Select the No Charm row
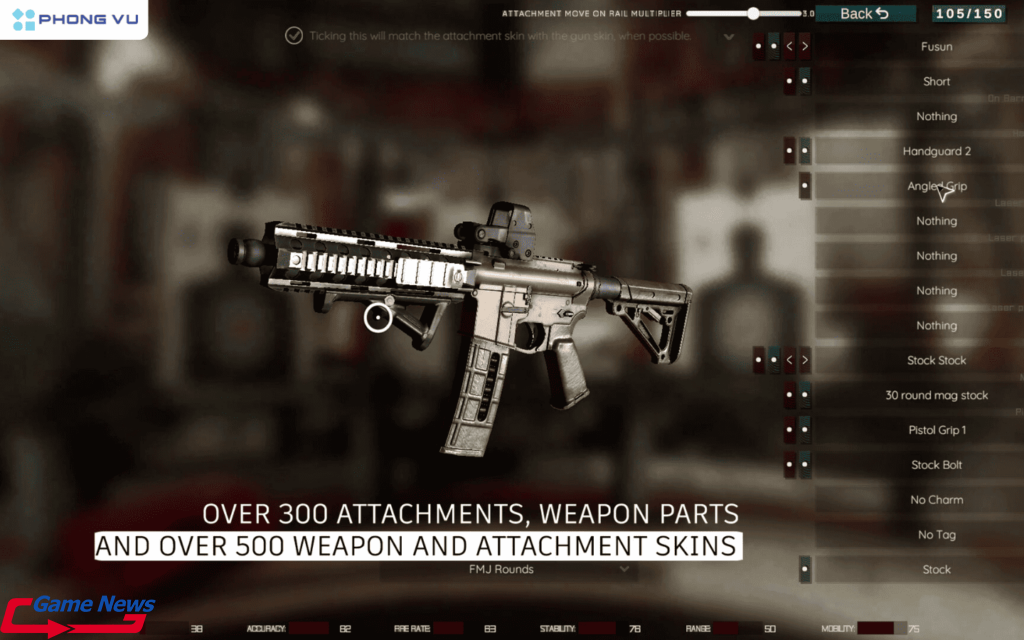Screen dimensions: 1024x640 coord(936,500)
